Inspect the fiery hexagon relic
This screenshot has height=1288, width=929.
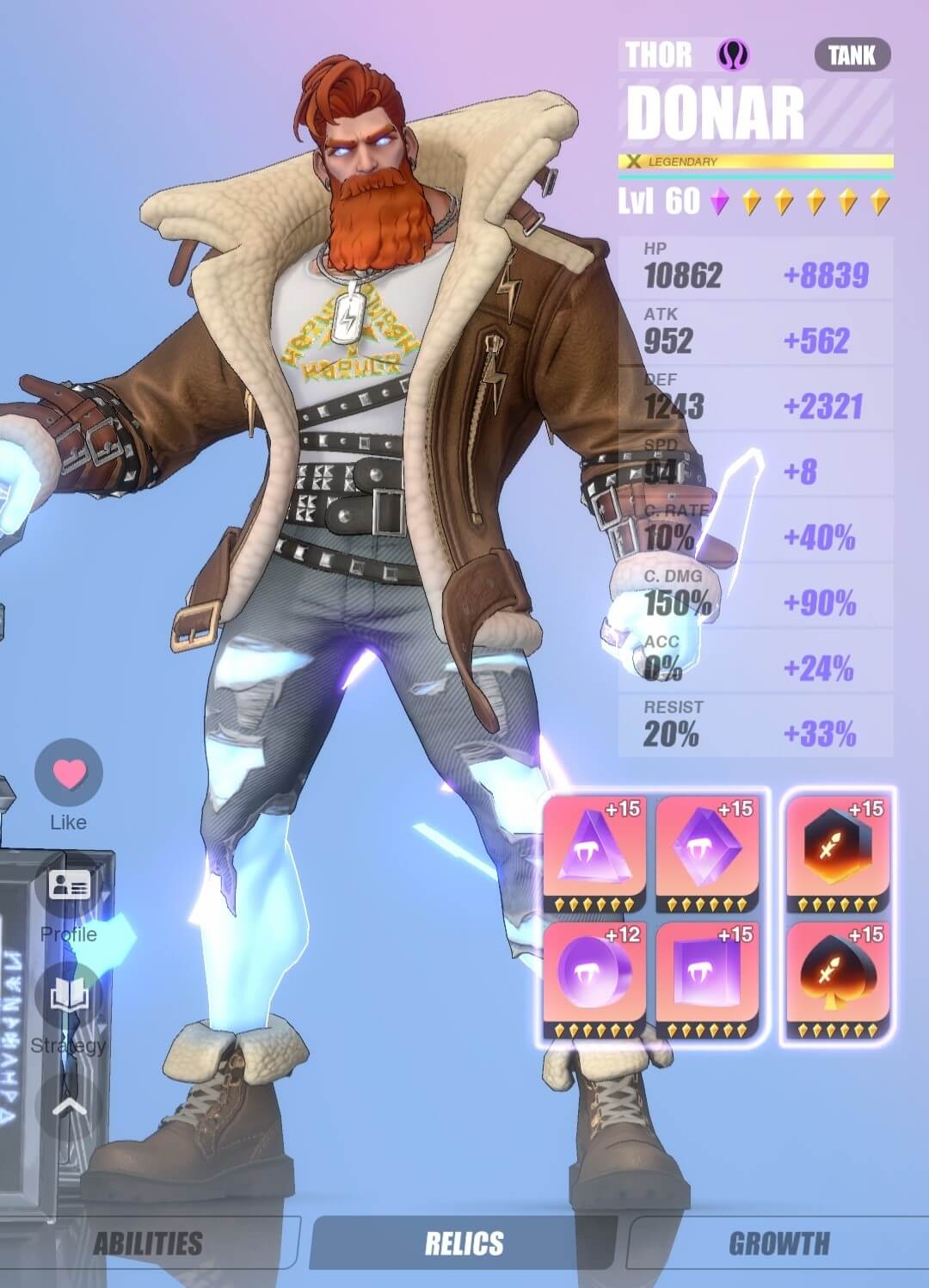838,854
